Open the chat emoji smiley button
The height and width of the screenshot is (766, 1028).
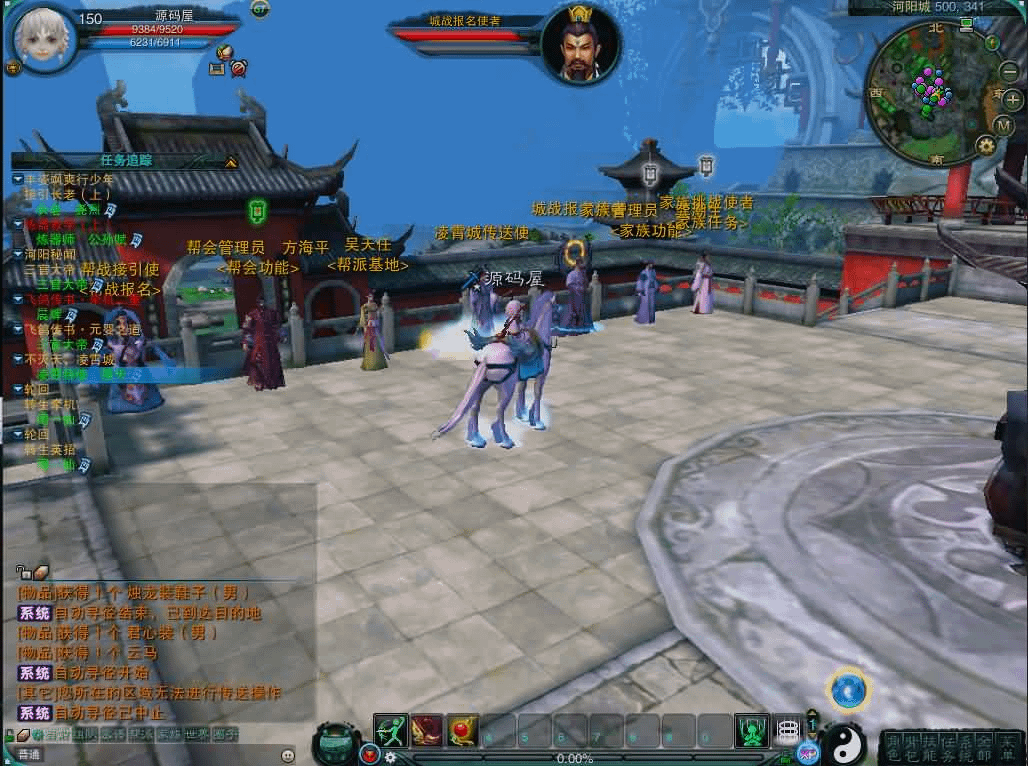pos(288,755)
